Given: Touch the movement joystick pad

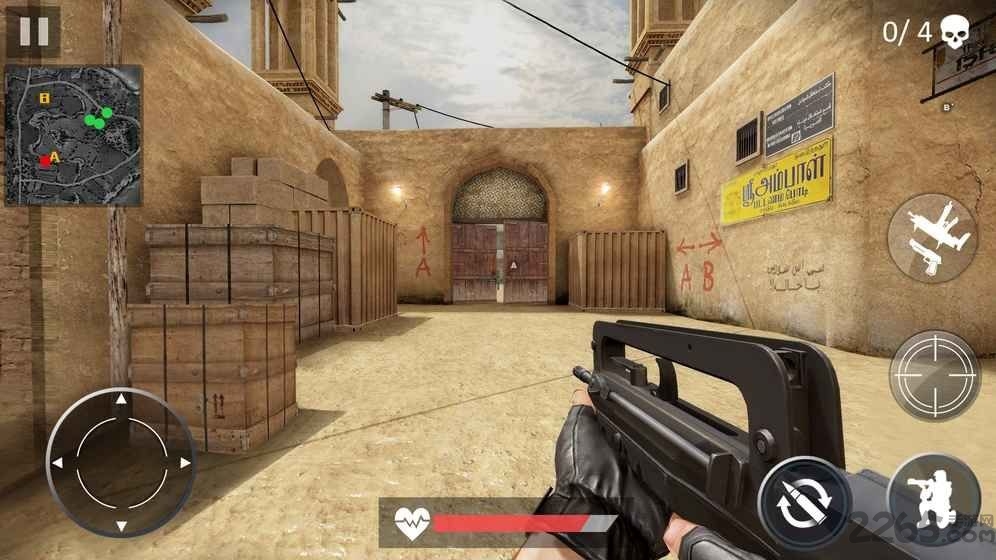Looking at the screenshot, I should point(120,462).
